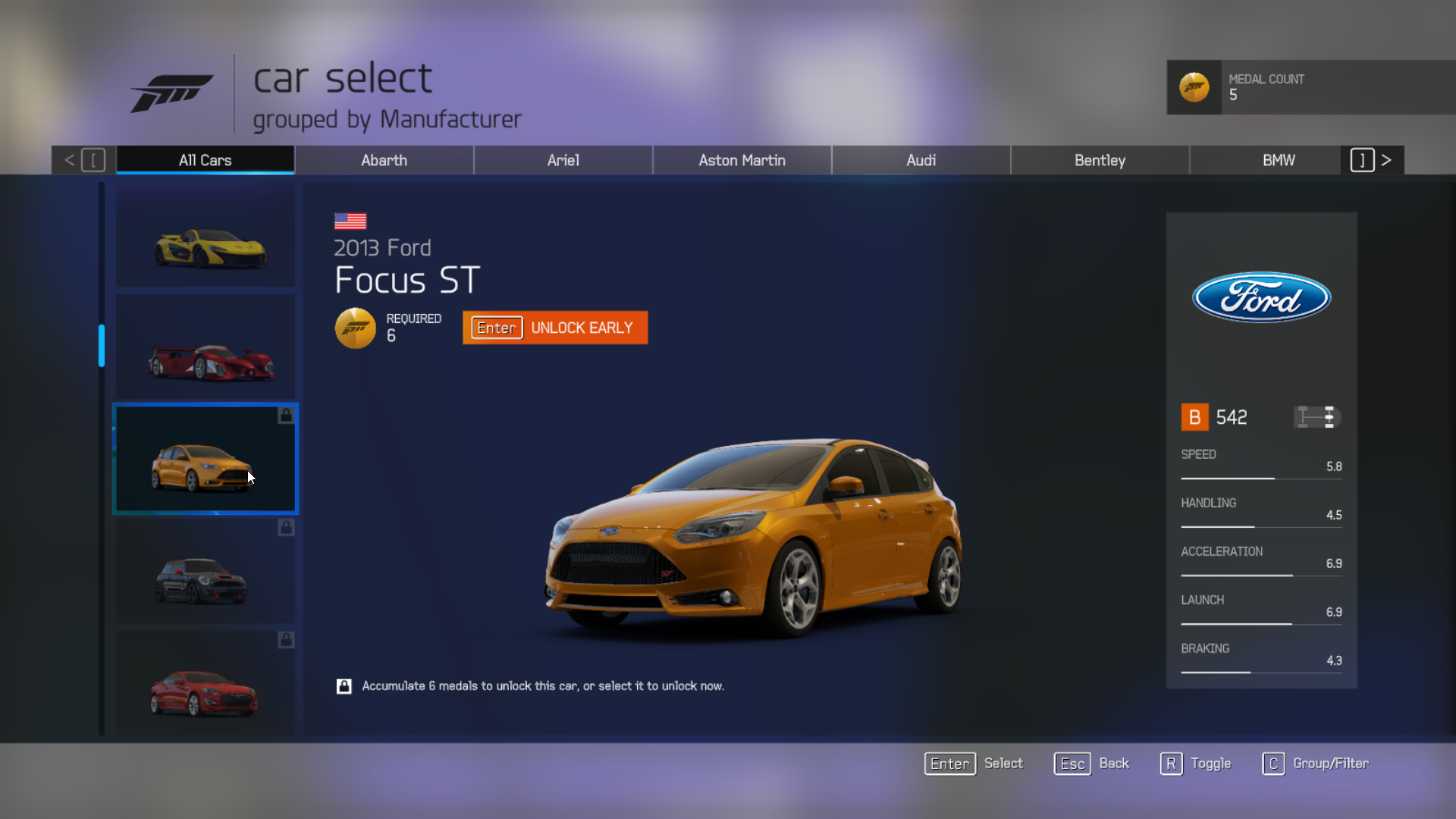Choose the red prototype race car thumbnail
Image resolution: width=1456 pixels, height=819 pixels.
[x=206, y=349]
